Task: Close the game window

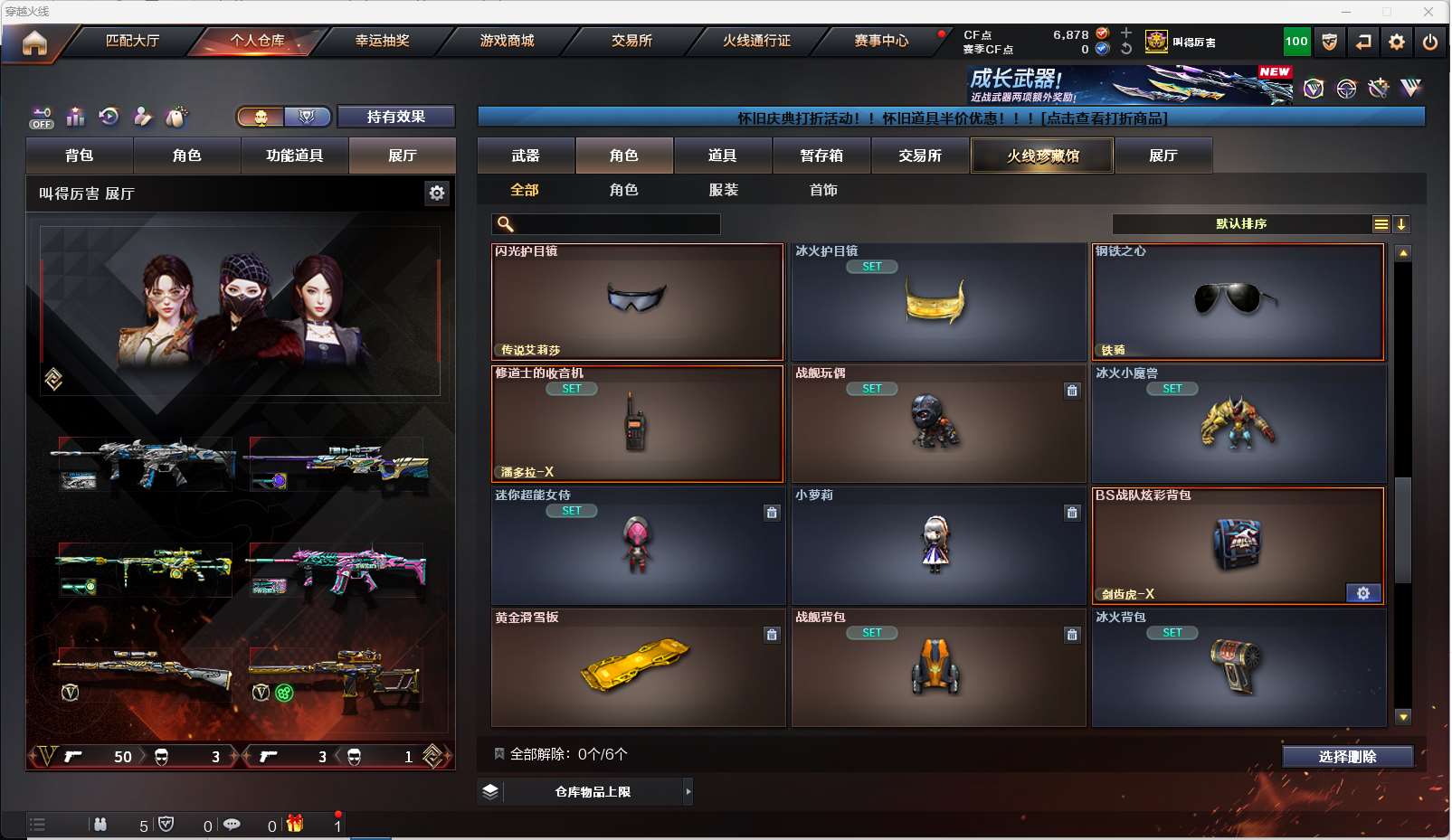Action: 1428,12
